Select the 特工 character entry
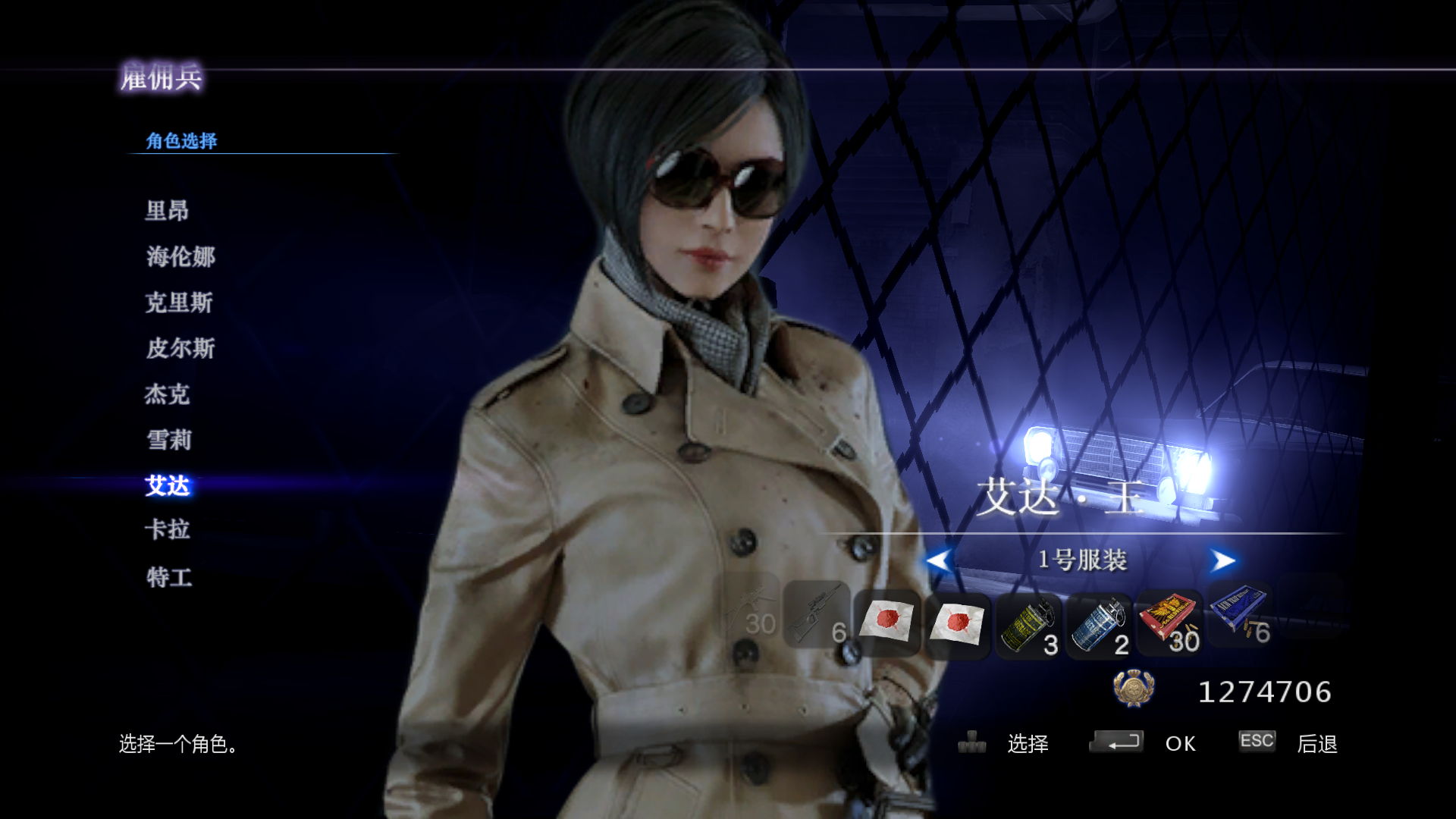Image resolution: width=1456 pixels, height=819 pixels. point(168,577)
